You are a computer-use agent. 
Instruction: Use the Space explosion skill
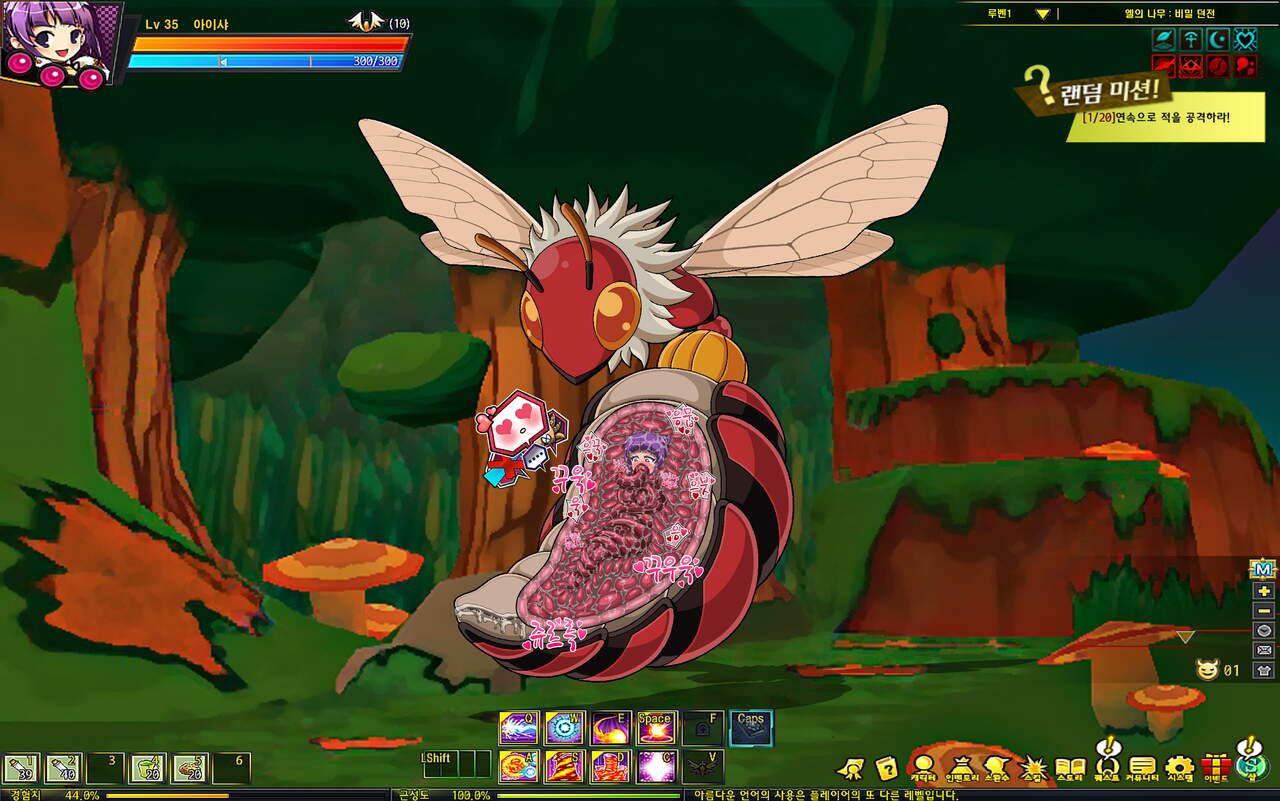click(657, 728)
